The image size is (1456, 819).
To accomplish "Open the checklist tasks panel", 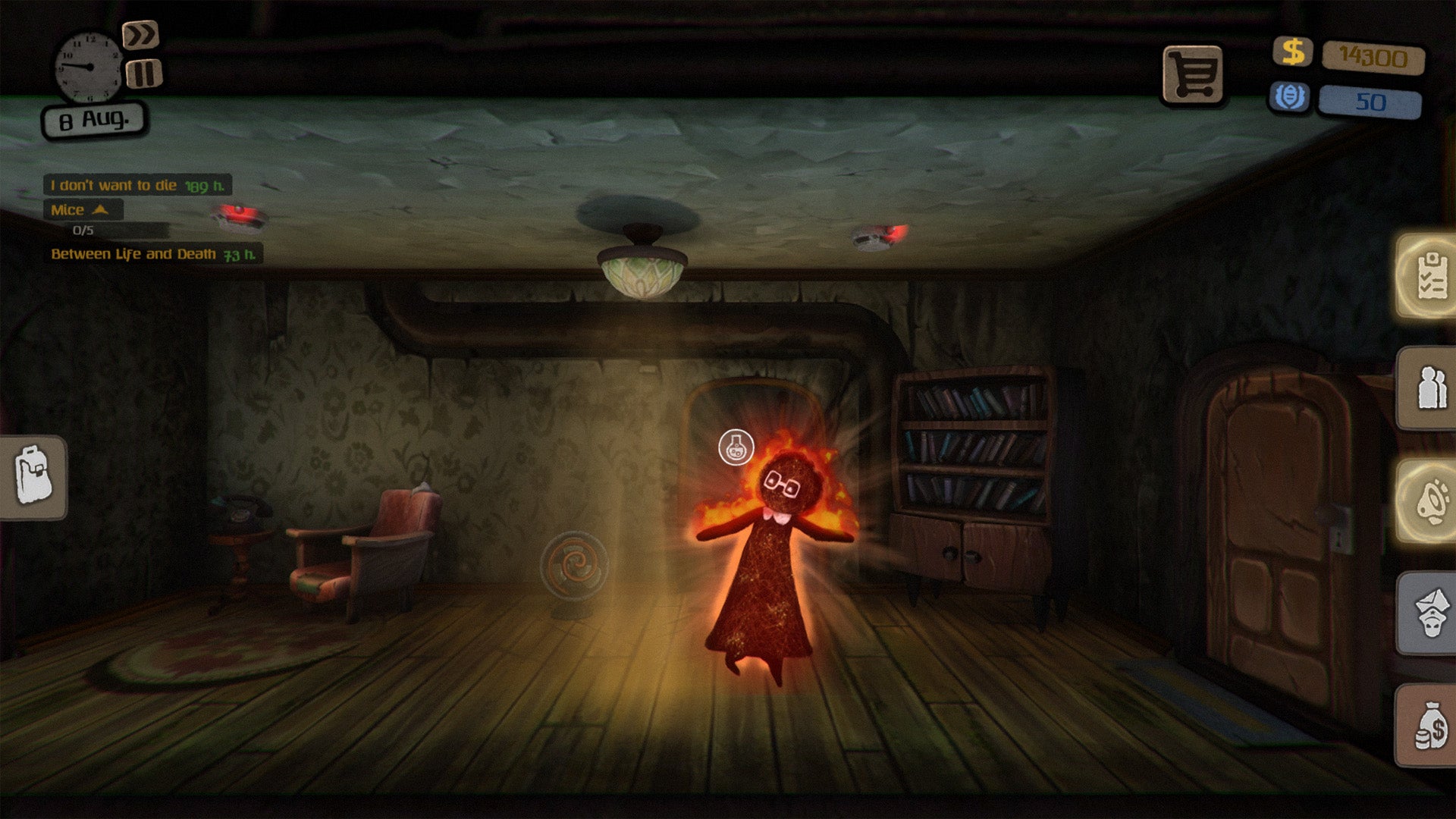I will click(x=1429, y=276).
